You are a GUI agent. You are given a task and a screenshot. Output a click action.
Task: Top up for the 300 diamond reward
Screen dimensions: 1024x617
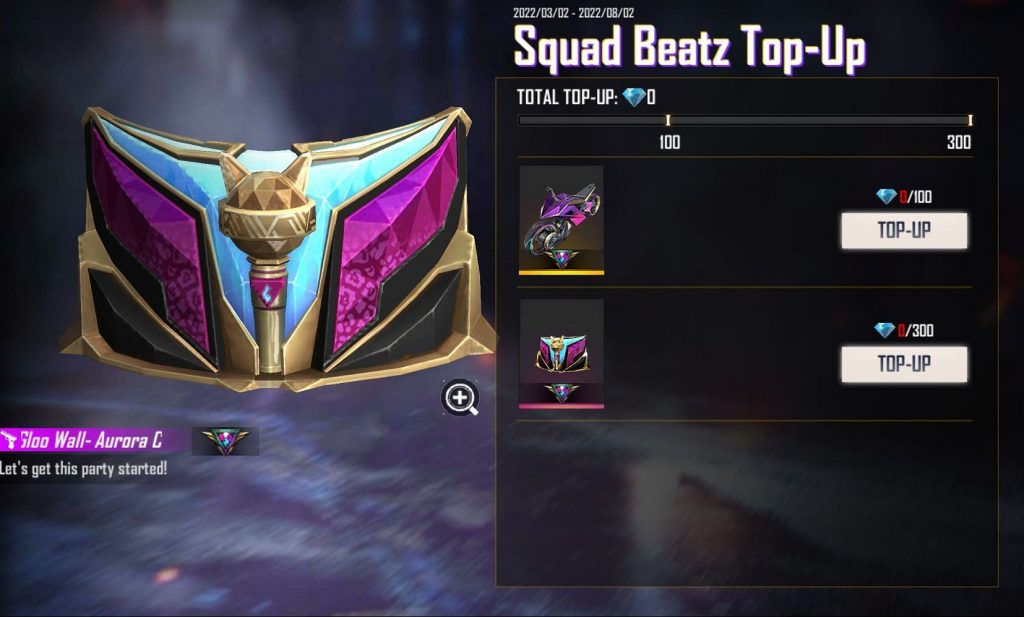click(904, 364)
